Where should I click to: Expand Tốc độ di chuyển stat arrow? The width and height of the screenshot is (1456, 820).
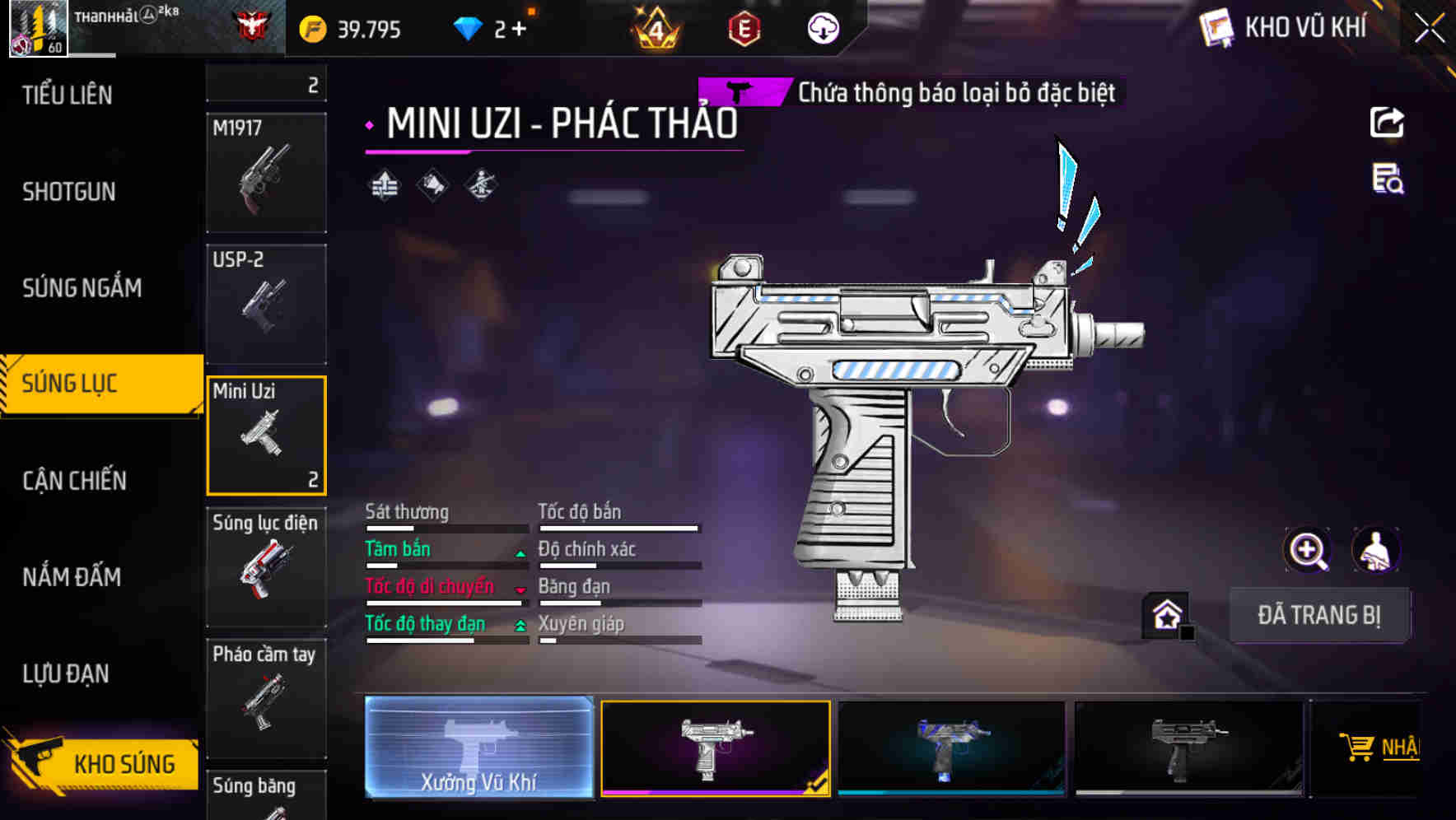tap(520, 591)
